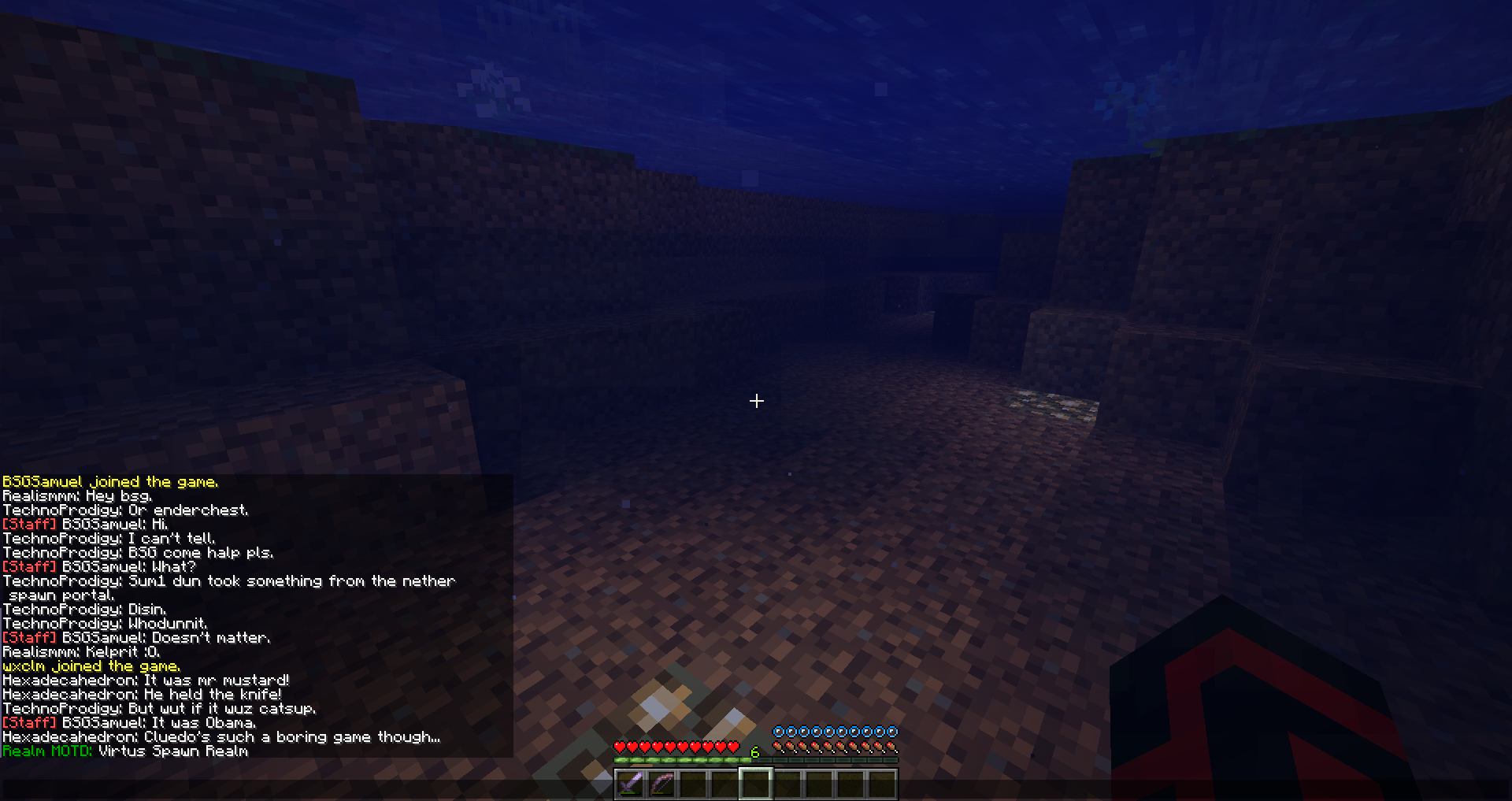Click the durability bar under the sword
This screenshot has width=1512, height=801.
click(631, 793)
